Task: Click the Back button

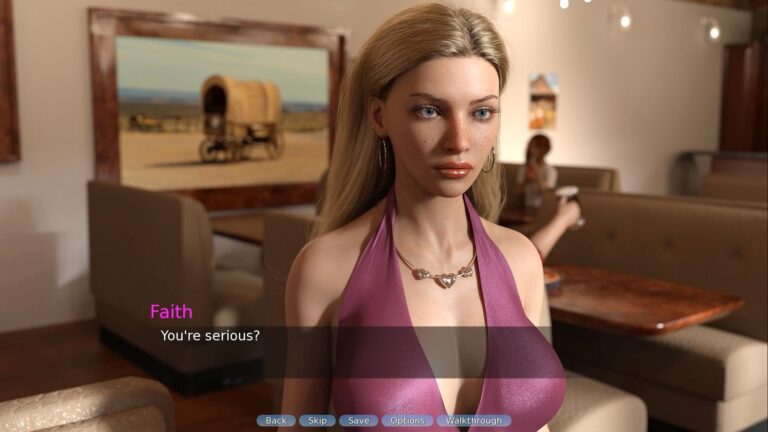Action: pyautogui.click(x=276, y=421)
